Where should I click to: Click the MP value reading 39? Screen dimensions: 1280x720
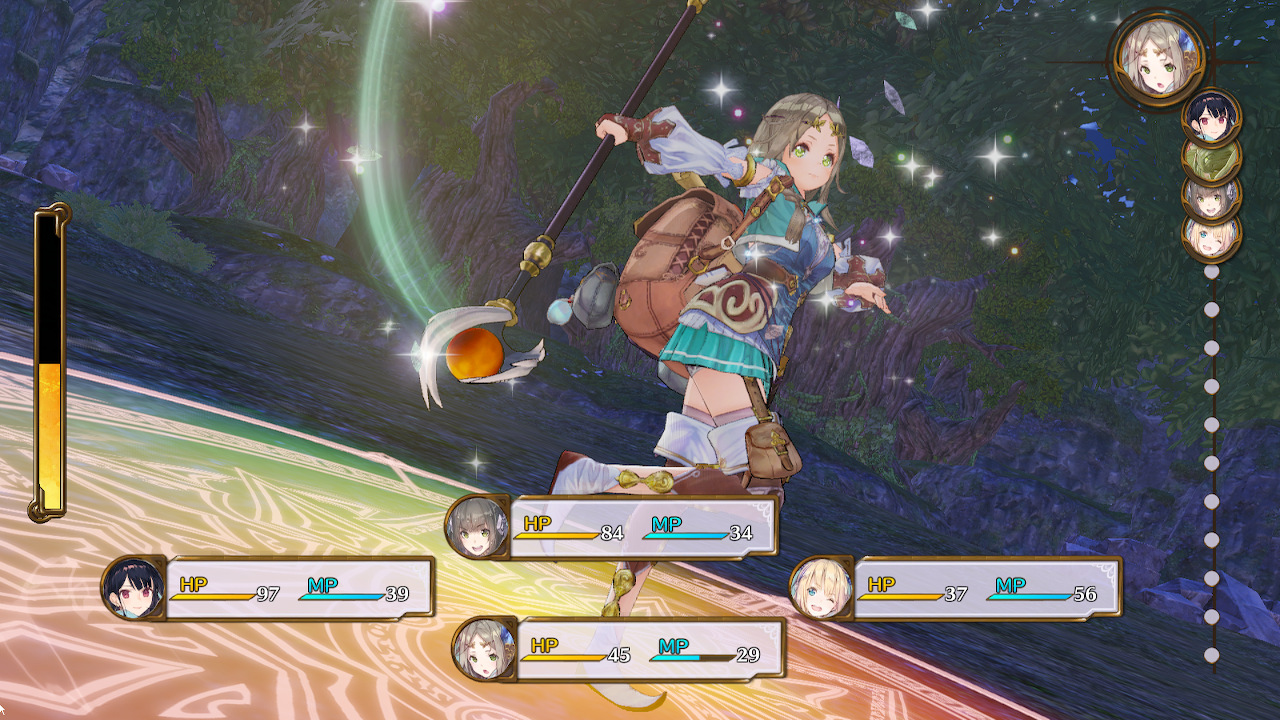(396, 591)
